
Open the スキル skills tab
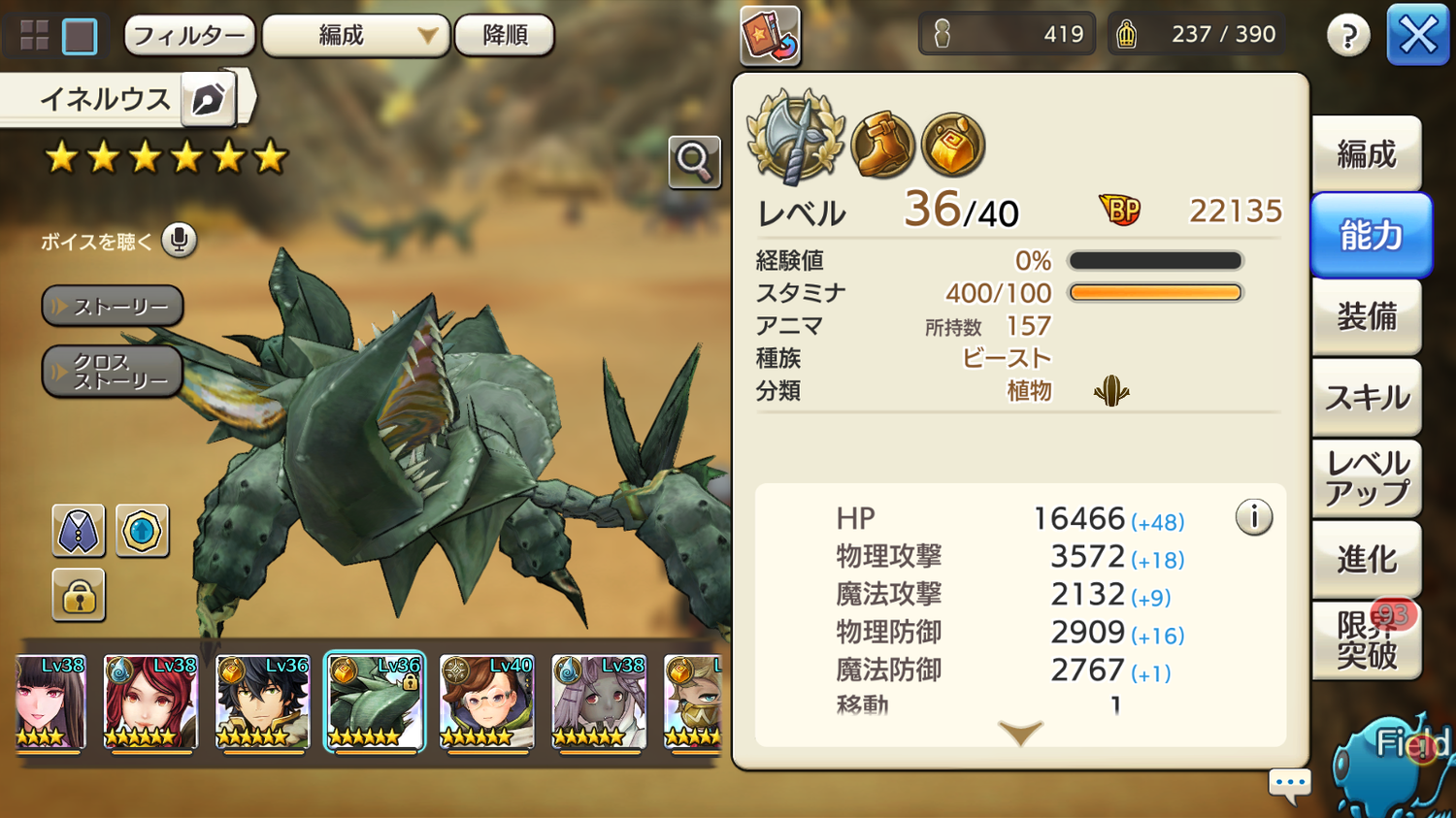point(1366,397)
